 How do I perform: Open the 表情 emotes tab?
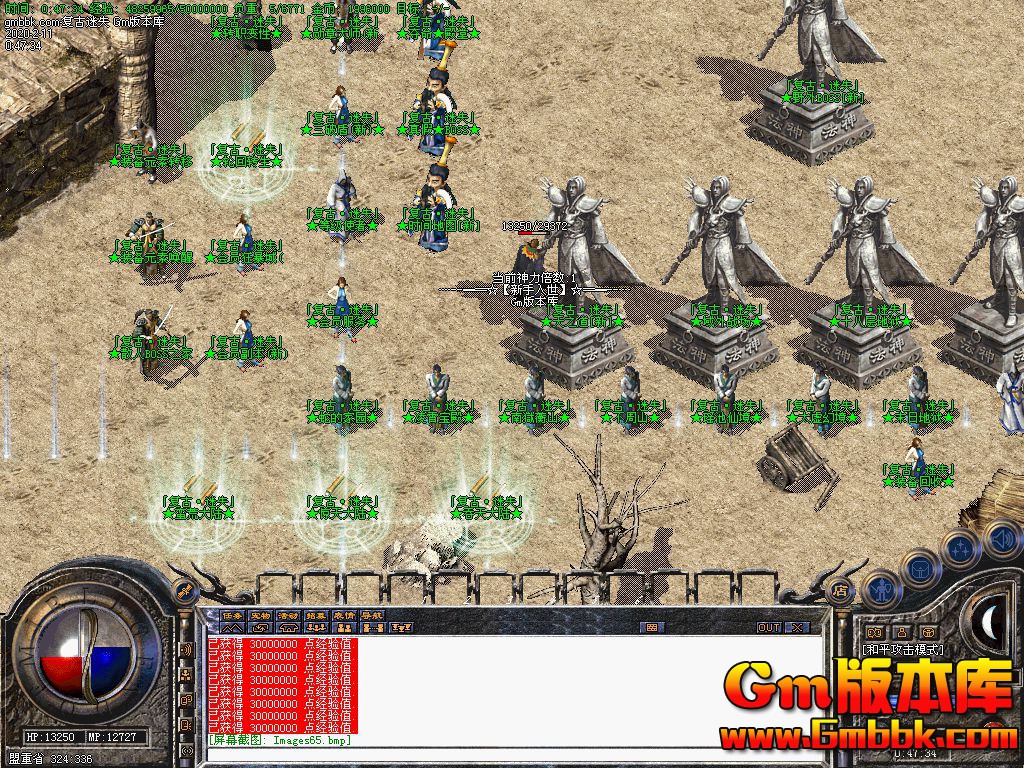tap(344, 614)
